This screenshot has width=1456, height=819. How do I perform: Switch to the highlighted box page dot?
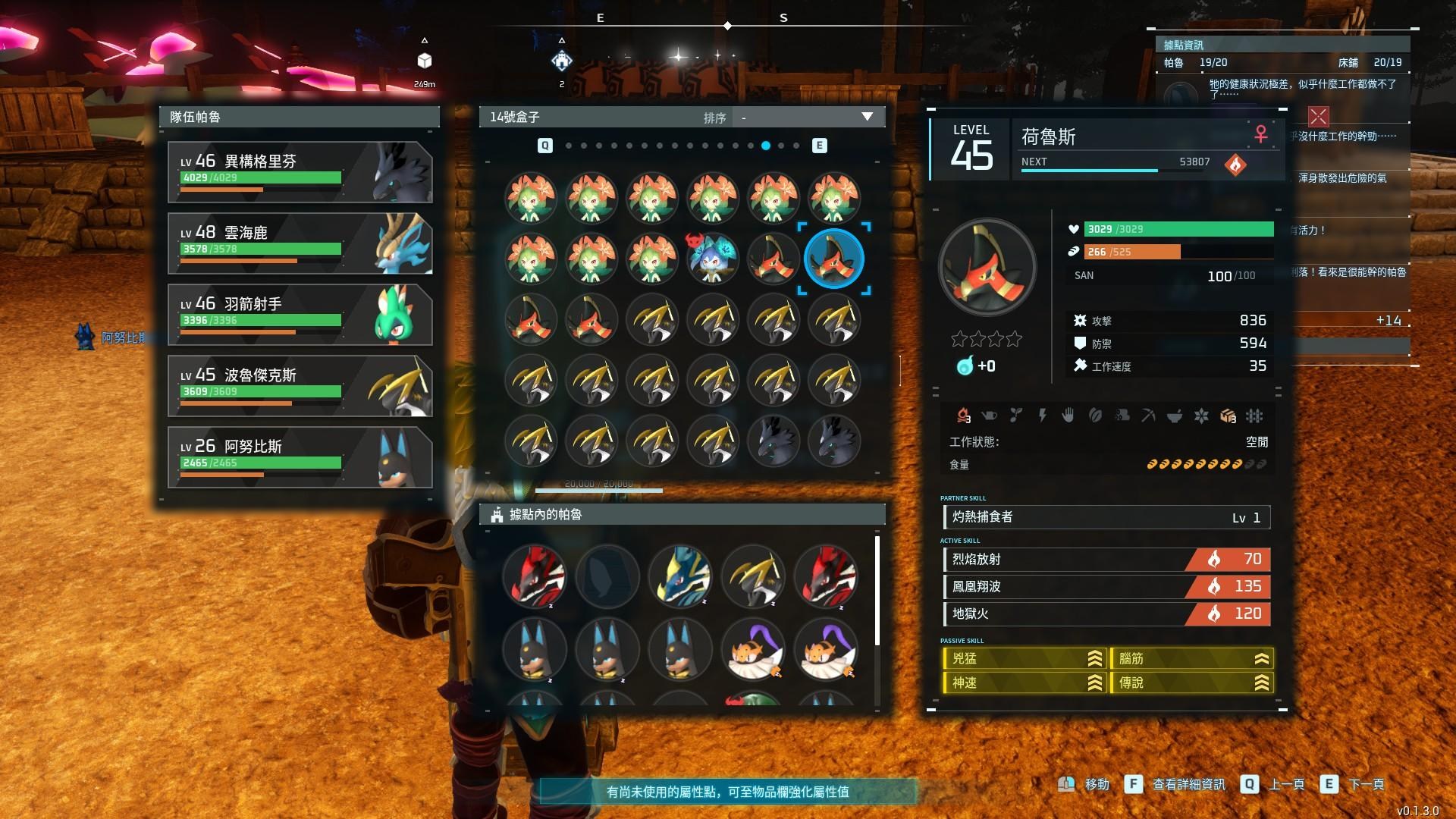(766, 146)
